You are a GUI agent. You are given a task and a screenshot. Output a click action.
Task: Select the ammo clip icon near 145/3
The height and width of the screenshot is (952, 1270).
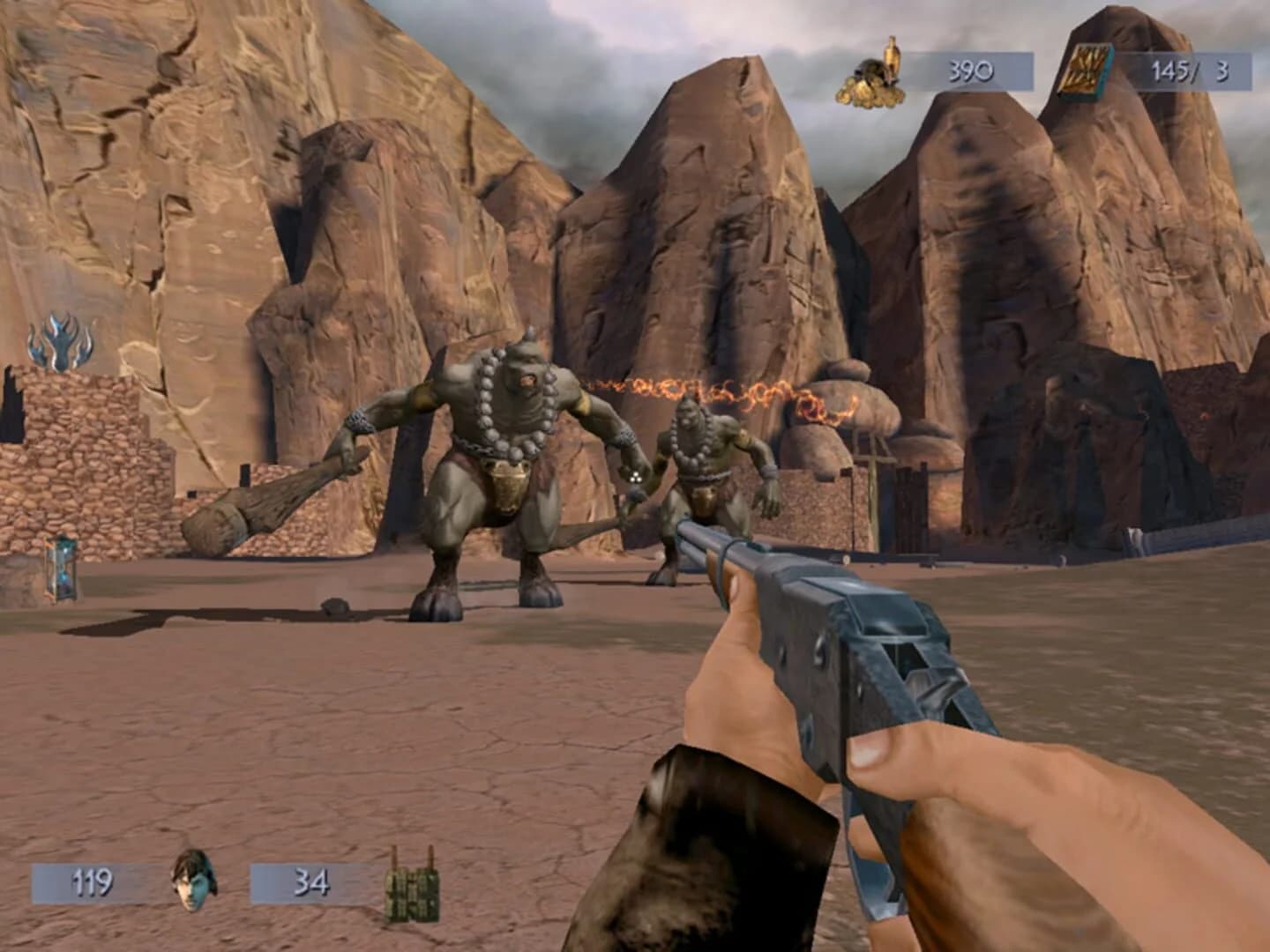click(1087, 71)
